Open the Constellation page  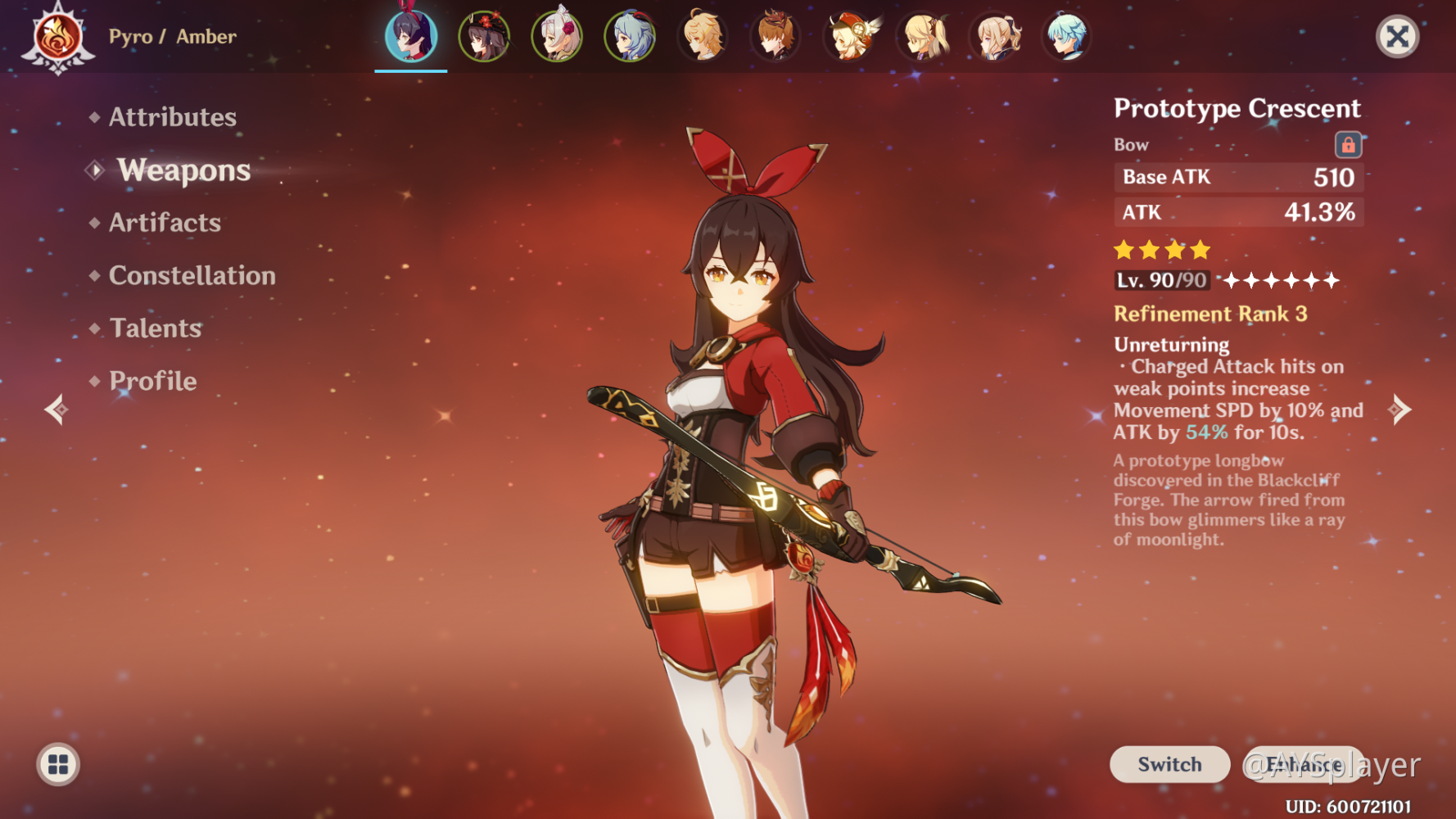pos(192,276)
